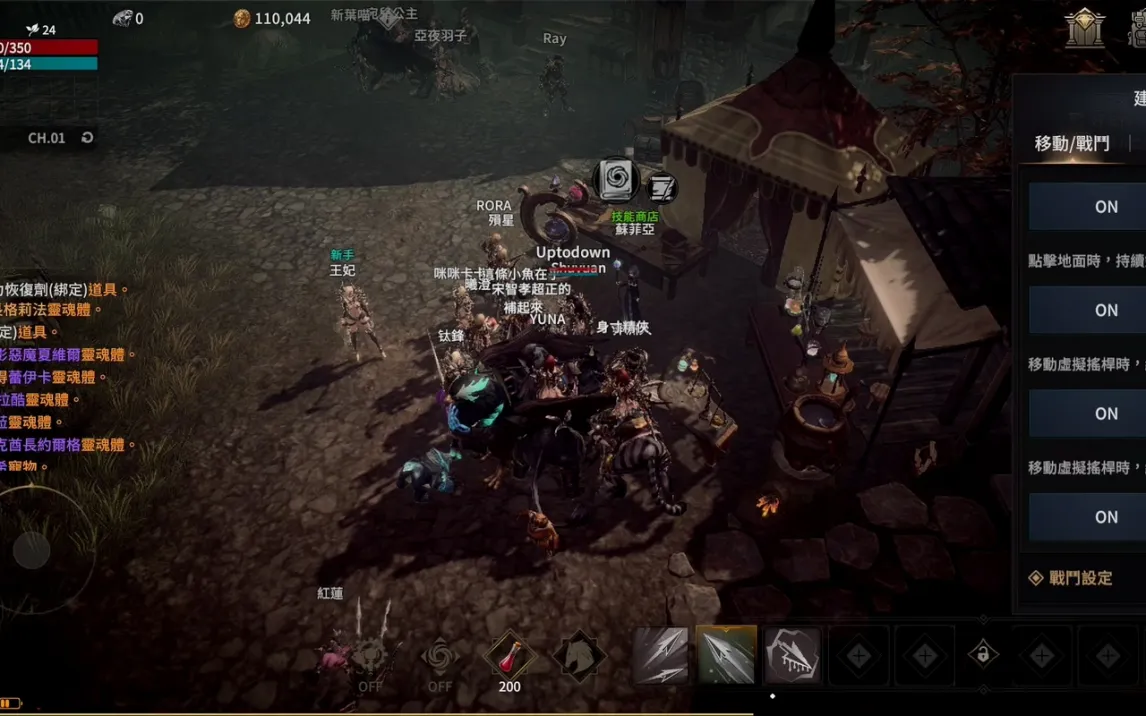
Task: Tap the virtual joystick pad
Action: (32, 550)
